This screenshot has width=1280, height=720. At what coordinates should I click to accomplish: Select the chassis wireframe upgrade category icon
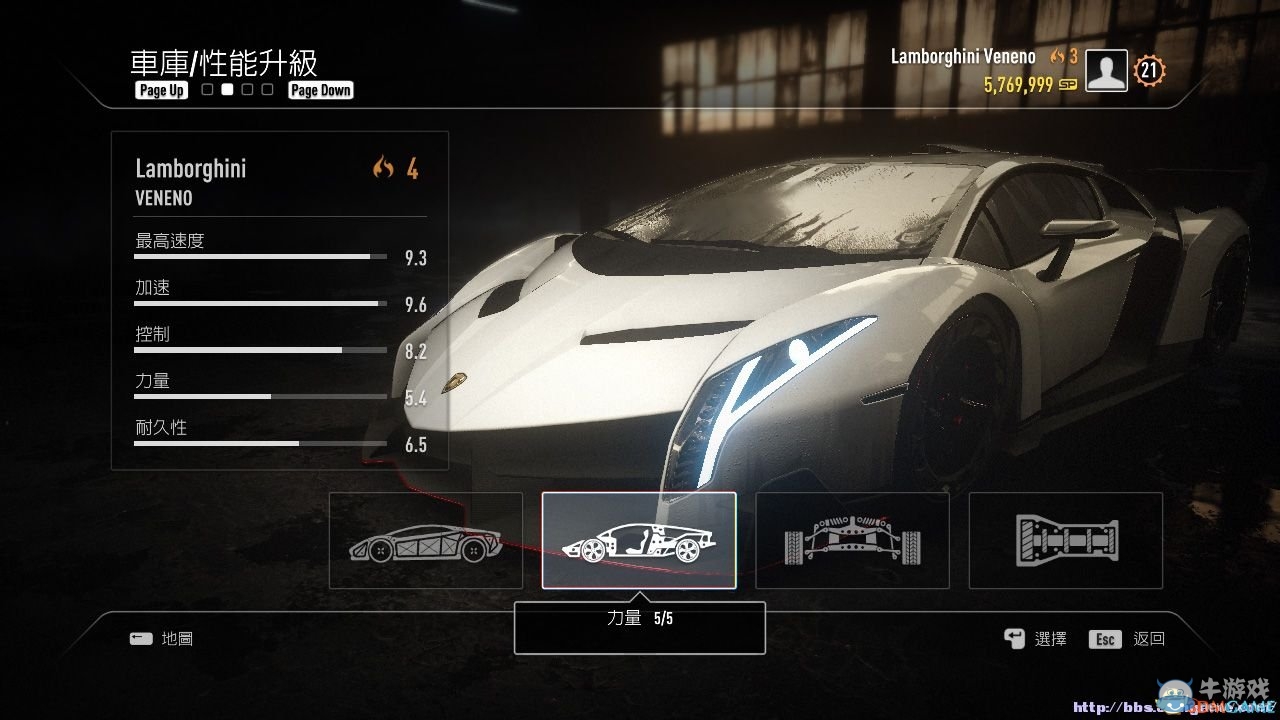[x=426, y=540]
